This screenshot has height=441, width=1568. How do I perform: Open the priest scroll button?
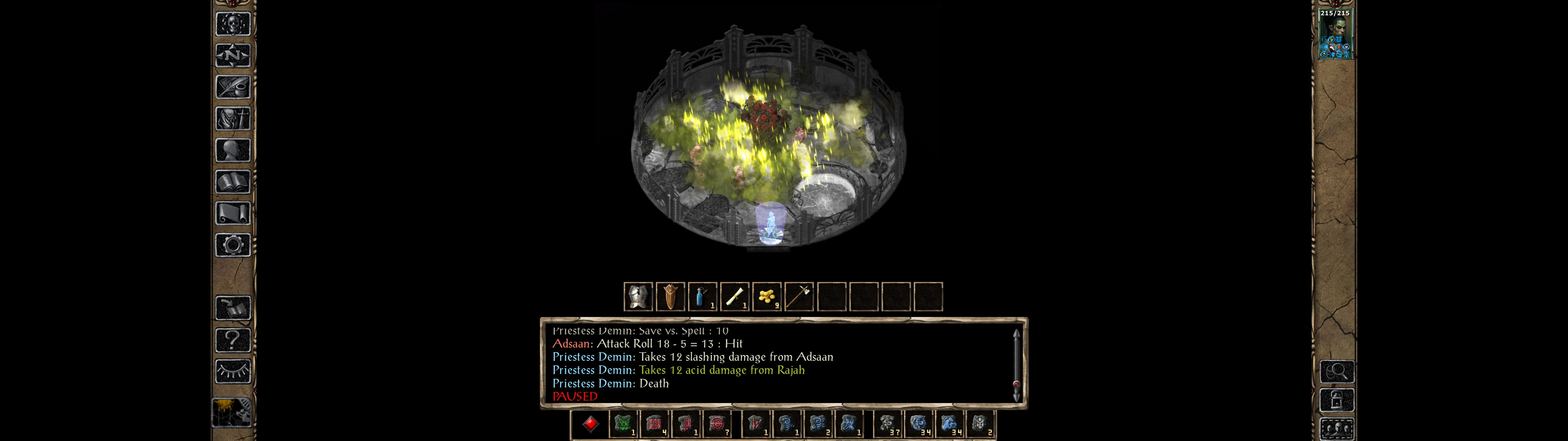tap(232, 214)
